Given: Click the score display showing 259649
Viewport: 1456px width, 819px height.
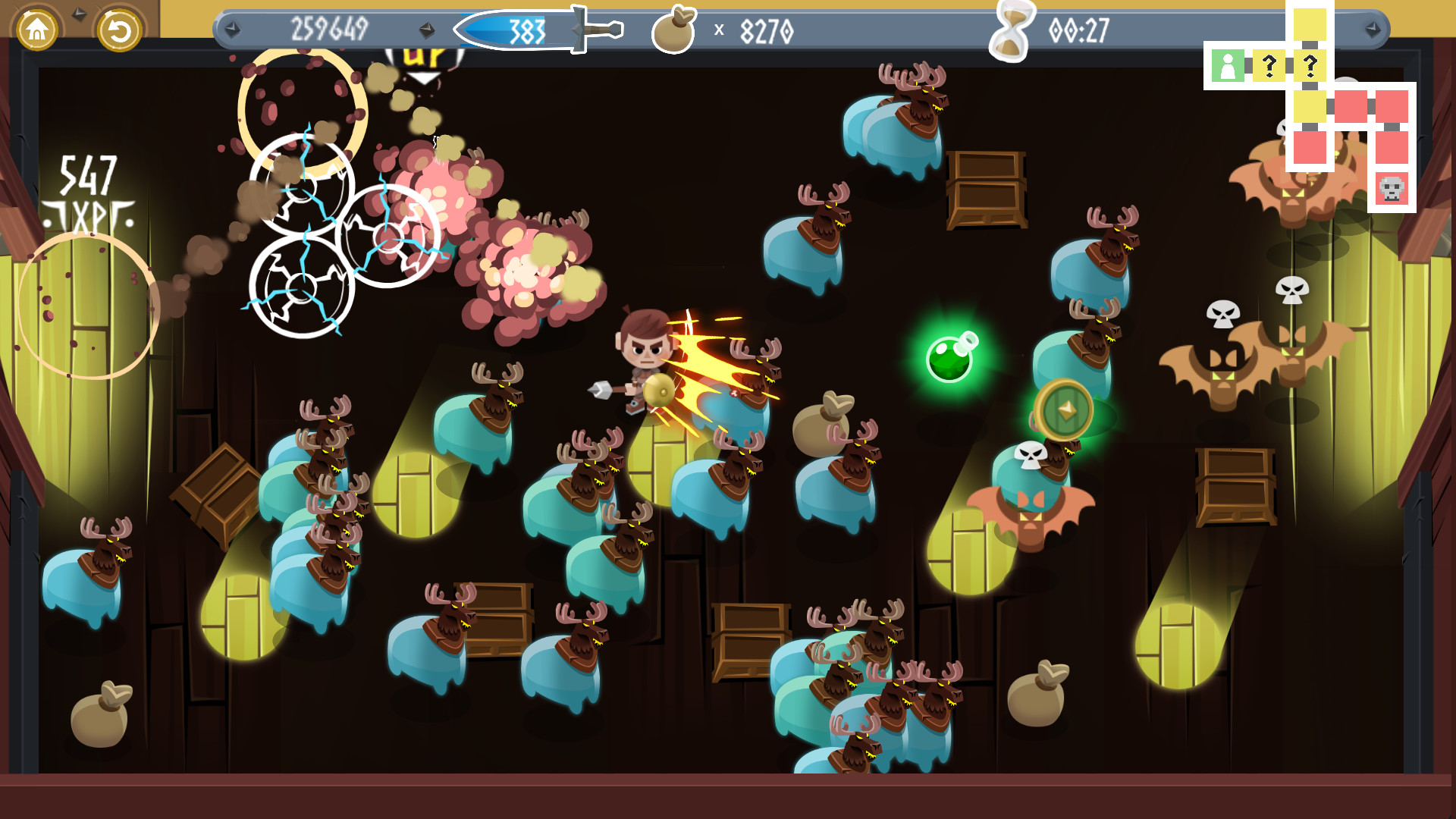Looking at the screenshot, I should click(x=328, y=30).
